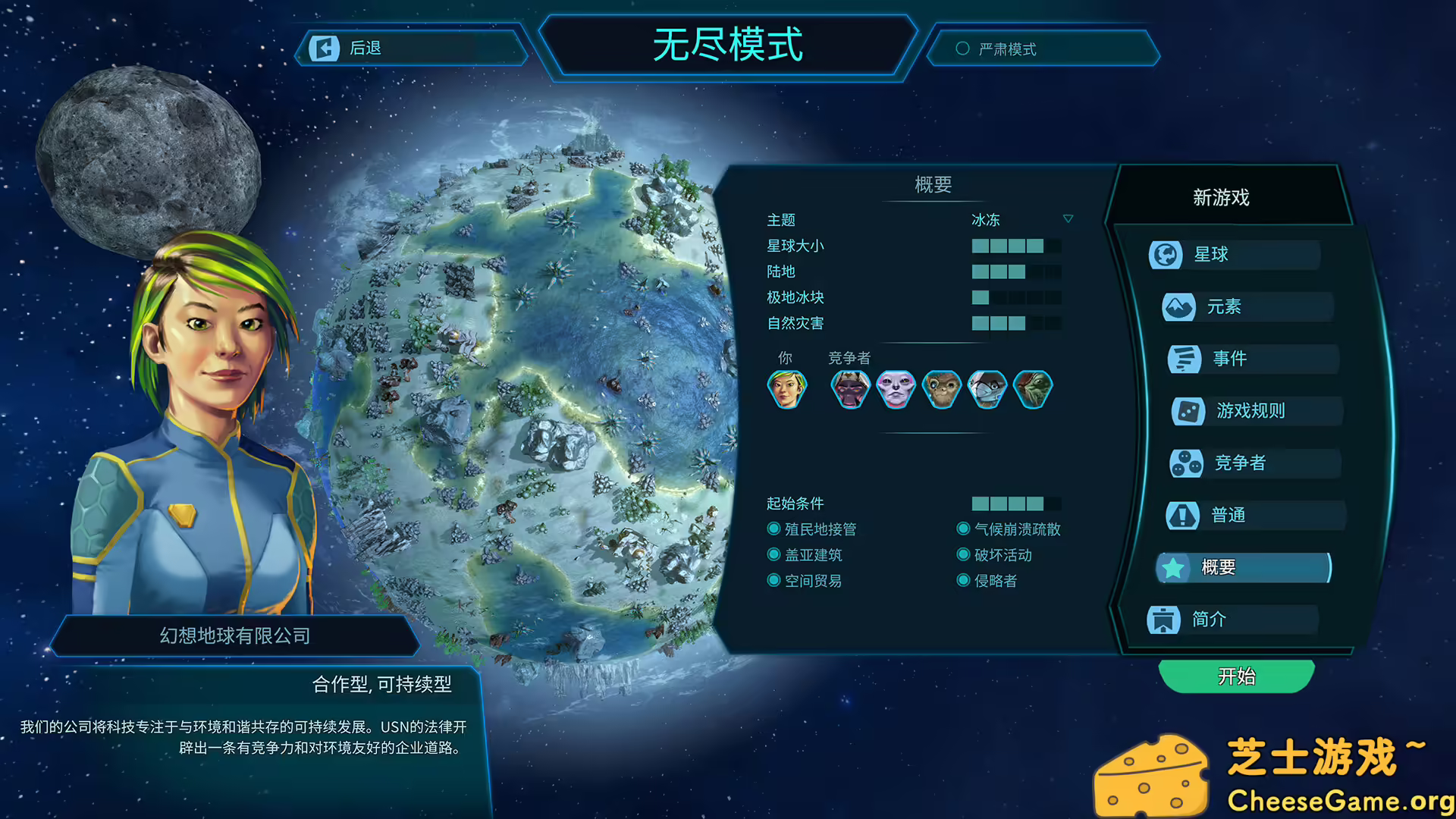The width and height of the screenshot is (1456, 819).
Task: Enable the 殖民地接管 starting condition
Action: point(774,529)
